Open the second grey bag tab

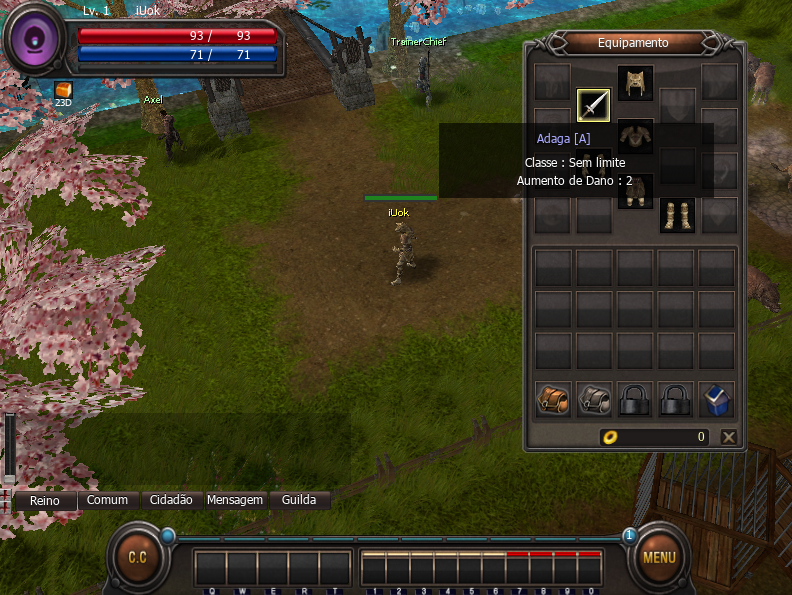pyautogui.click(x=594, y=399)
